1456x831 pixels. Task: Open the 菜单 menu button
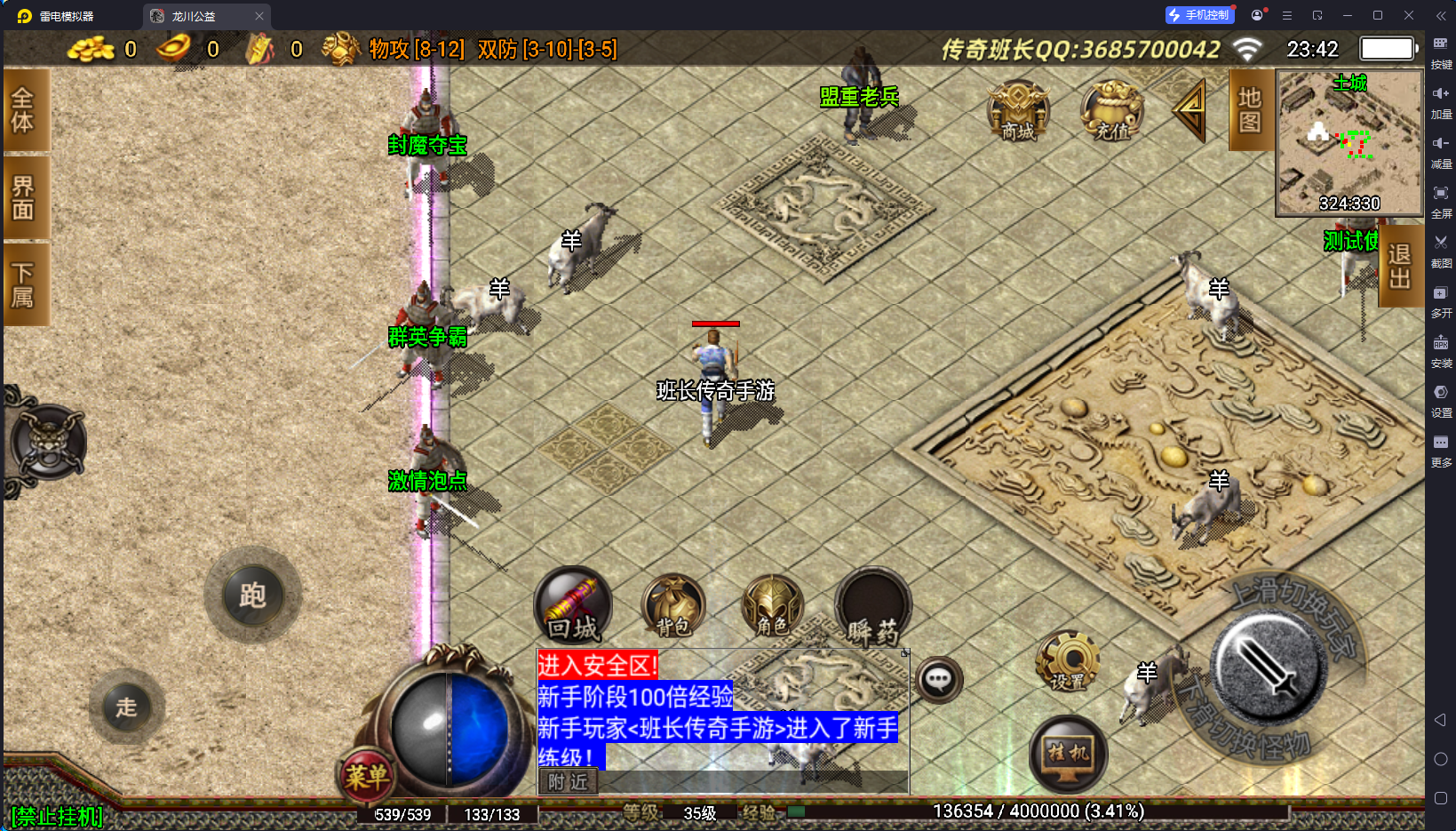[x=367, y=777]
